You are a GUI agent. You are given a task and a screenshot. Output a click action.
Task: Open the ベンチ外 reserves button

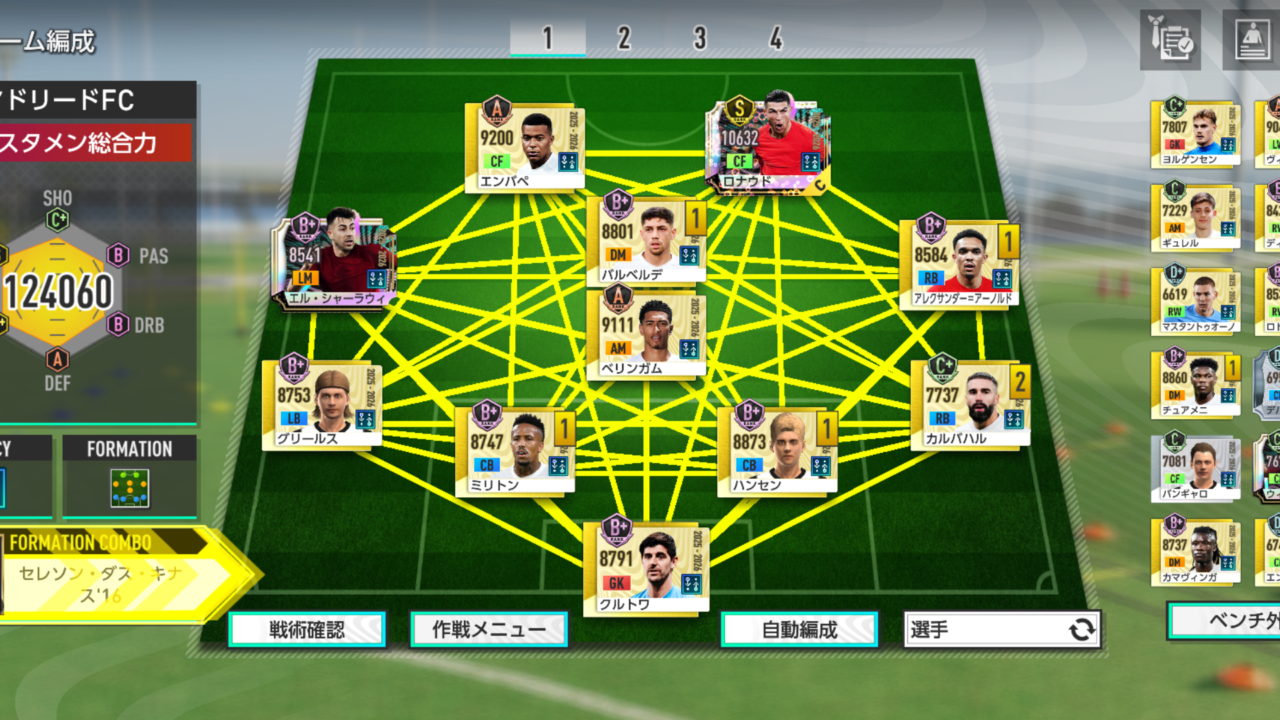(x=1225, y=620)
